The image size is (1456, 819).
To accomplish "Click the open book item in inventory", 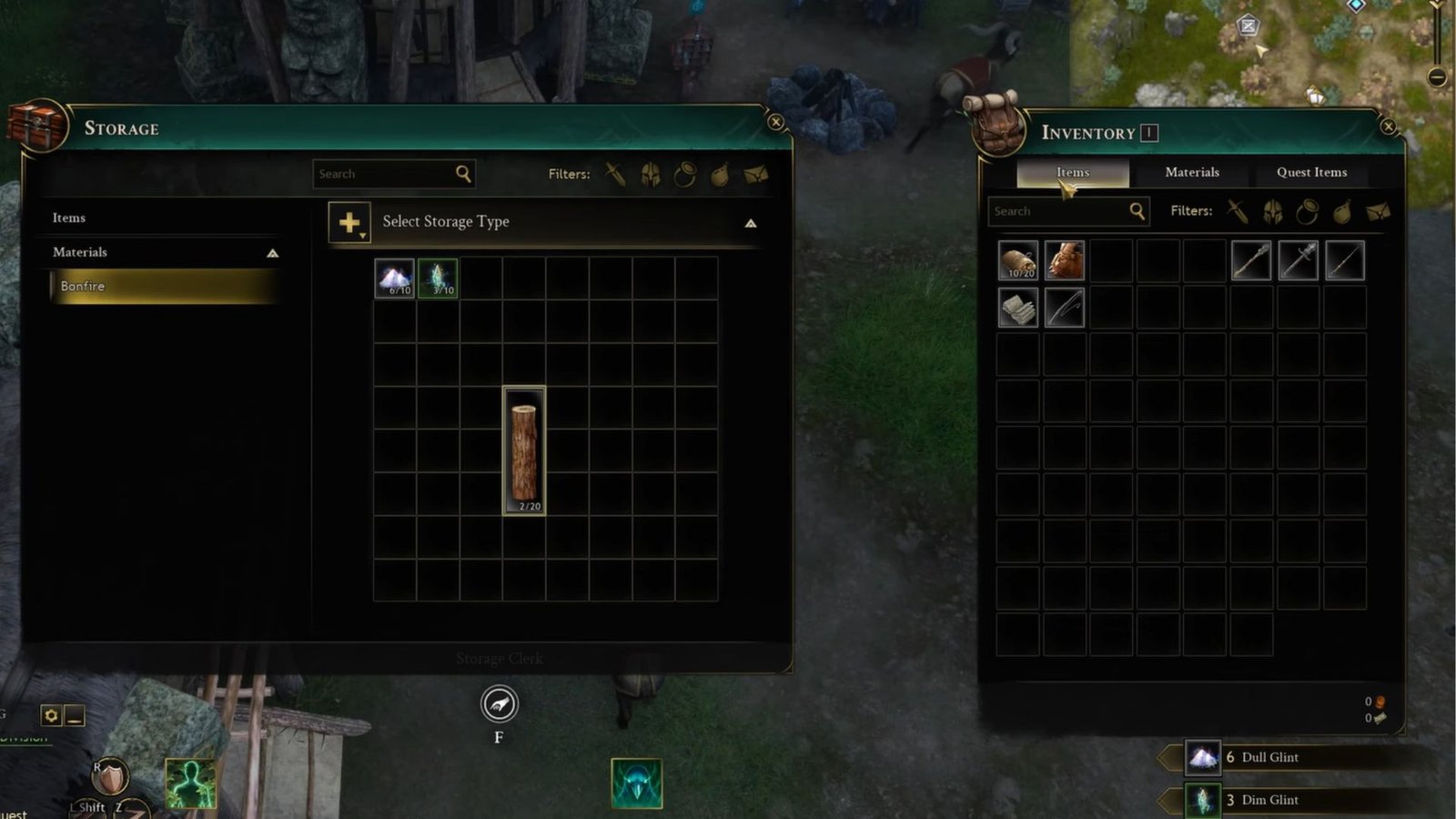I will click(x=1017, y=308).
